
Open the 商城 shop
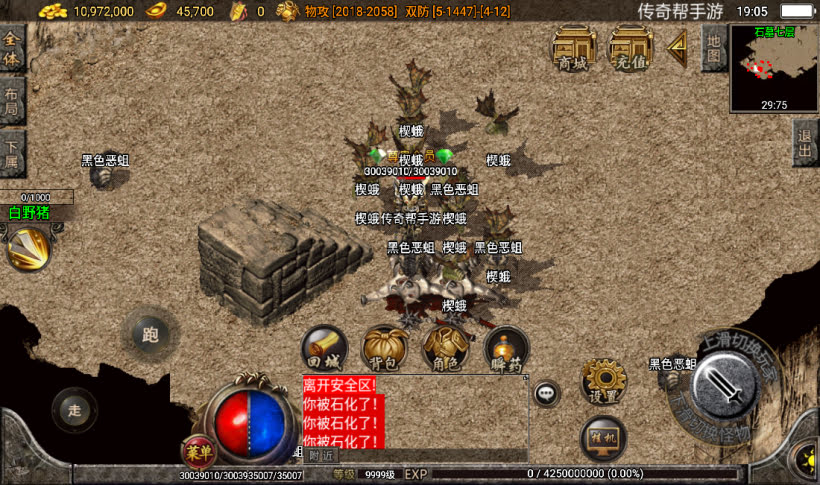point(574,47)
